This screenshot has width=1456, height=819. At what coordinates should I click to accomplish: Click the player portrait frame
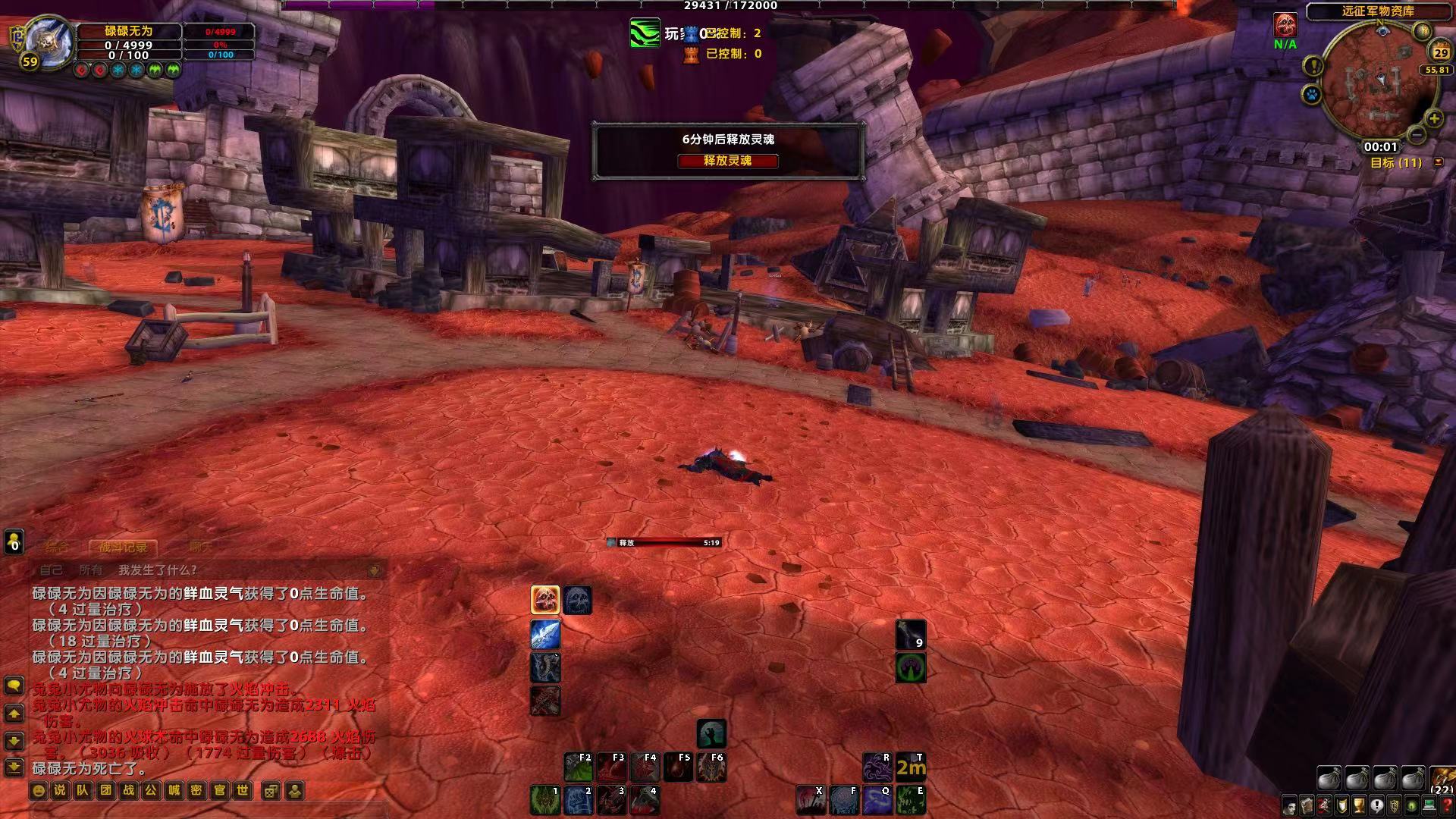coord(47,41)
